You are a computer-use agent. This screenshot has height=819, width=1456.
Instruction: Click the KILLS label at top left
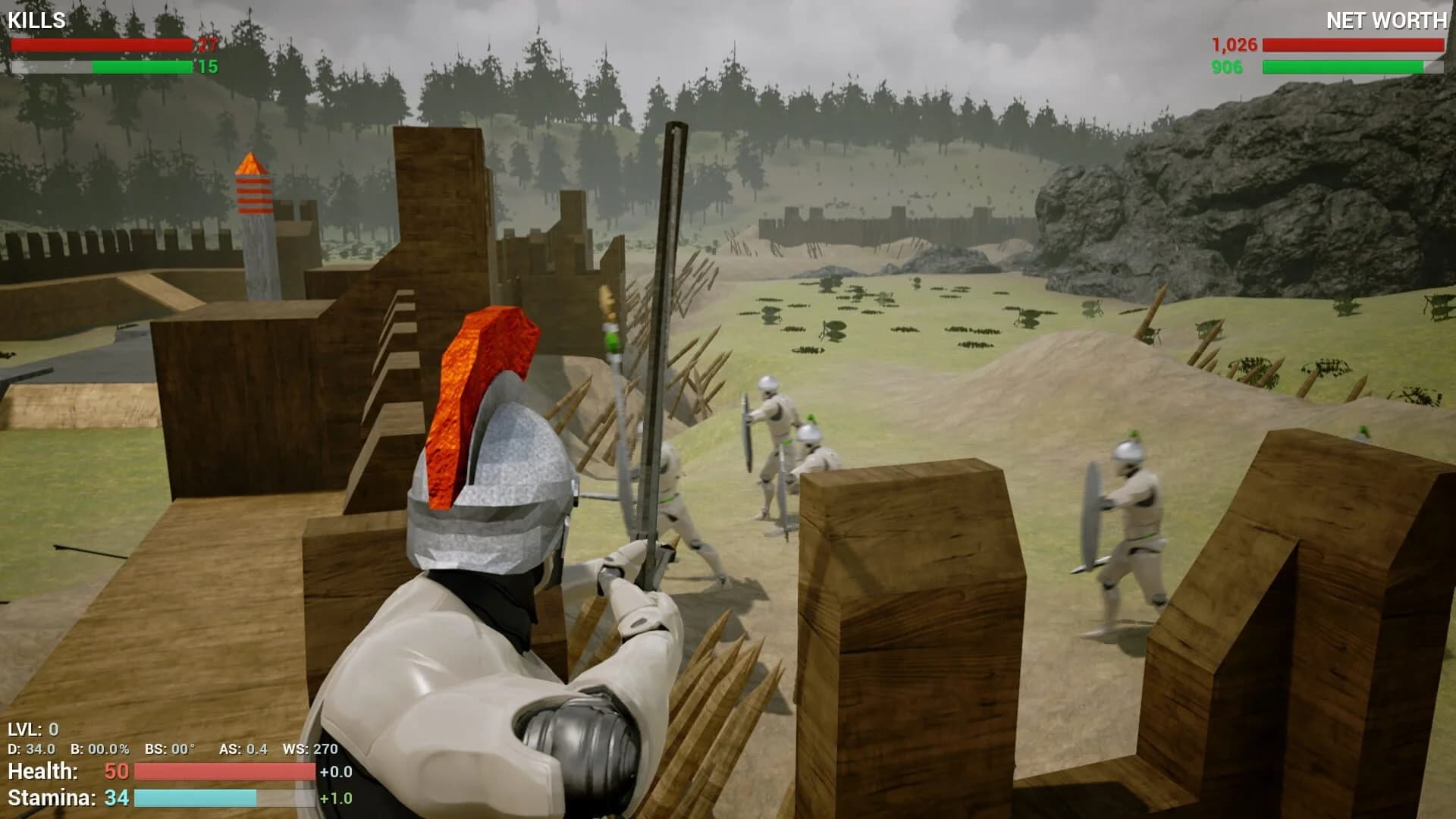coord(36,19)
